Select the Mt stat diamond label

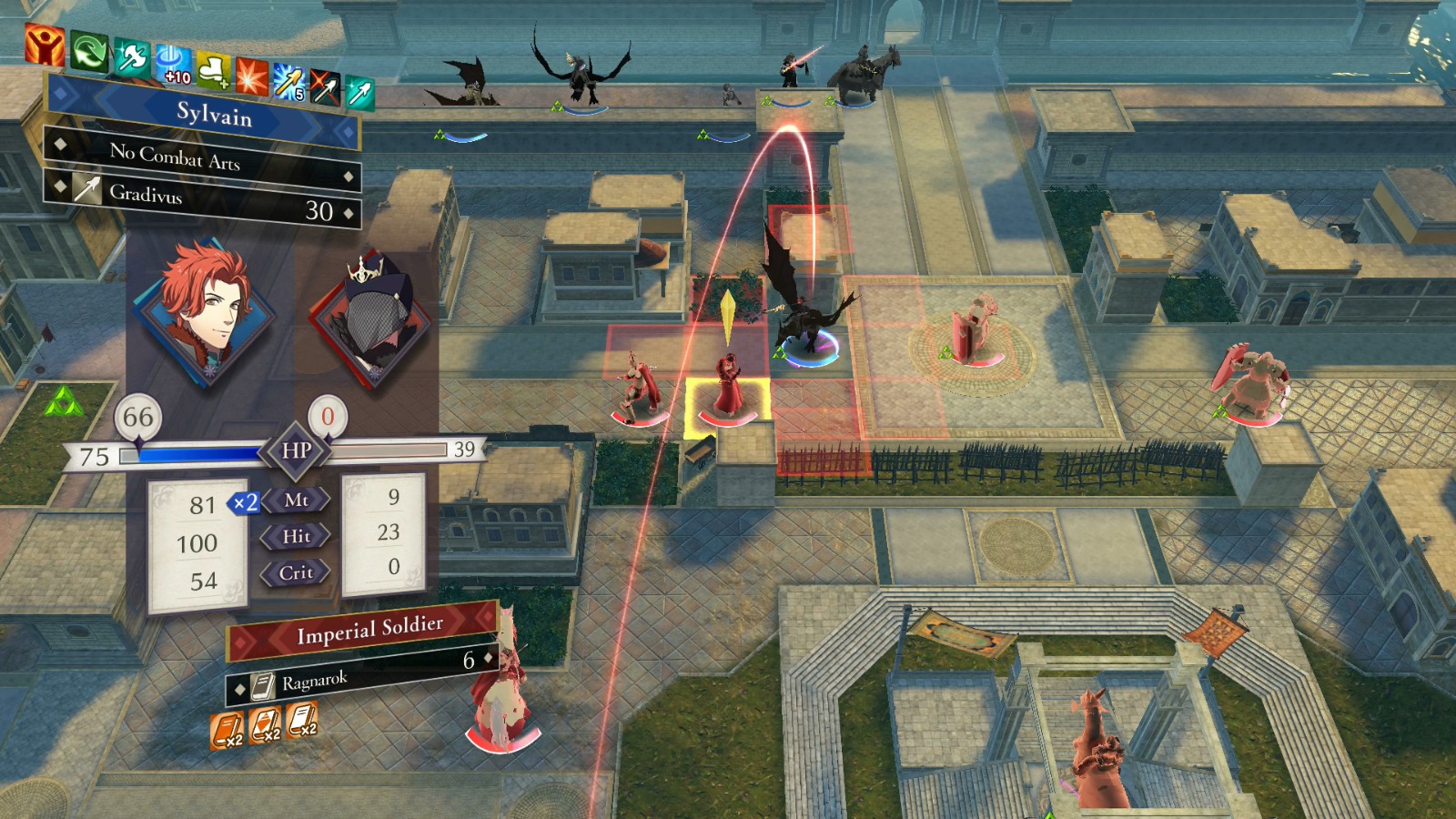pyautogui.click(x=297, y=500)
